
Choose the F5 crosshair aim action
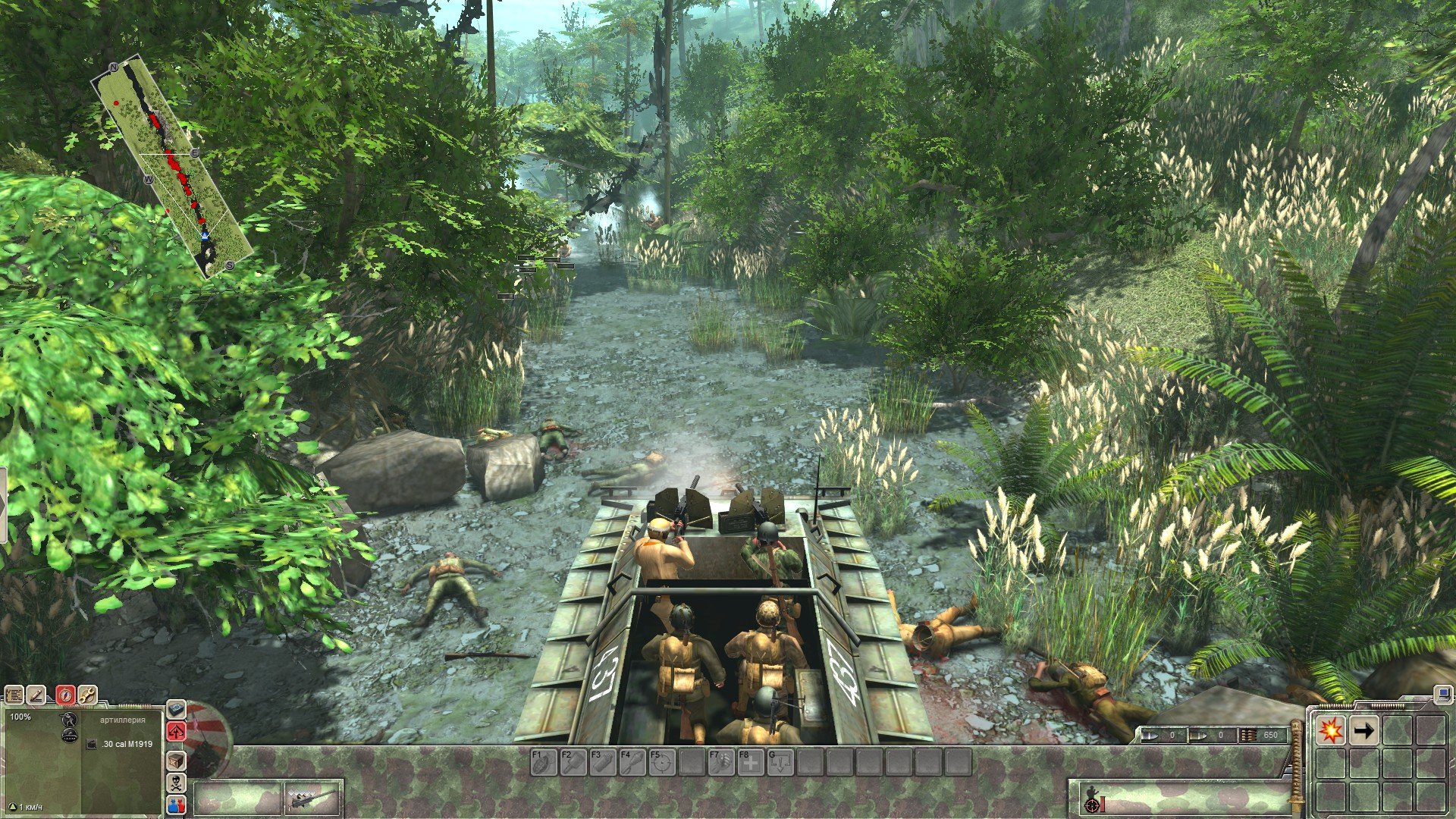click(x=662, y=762)
